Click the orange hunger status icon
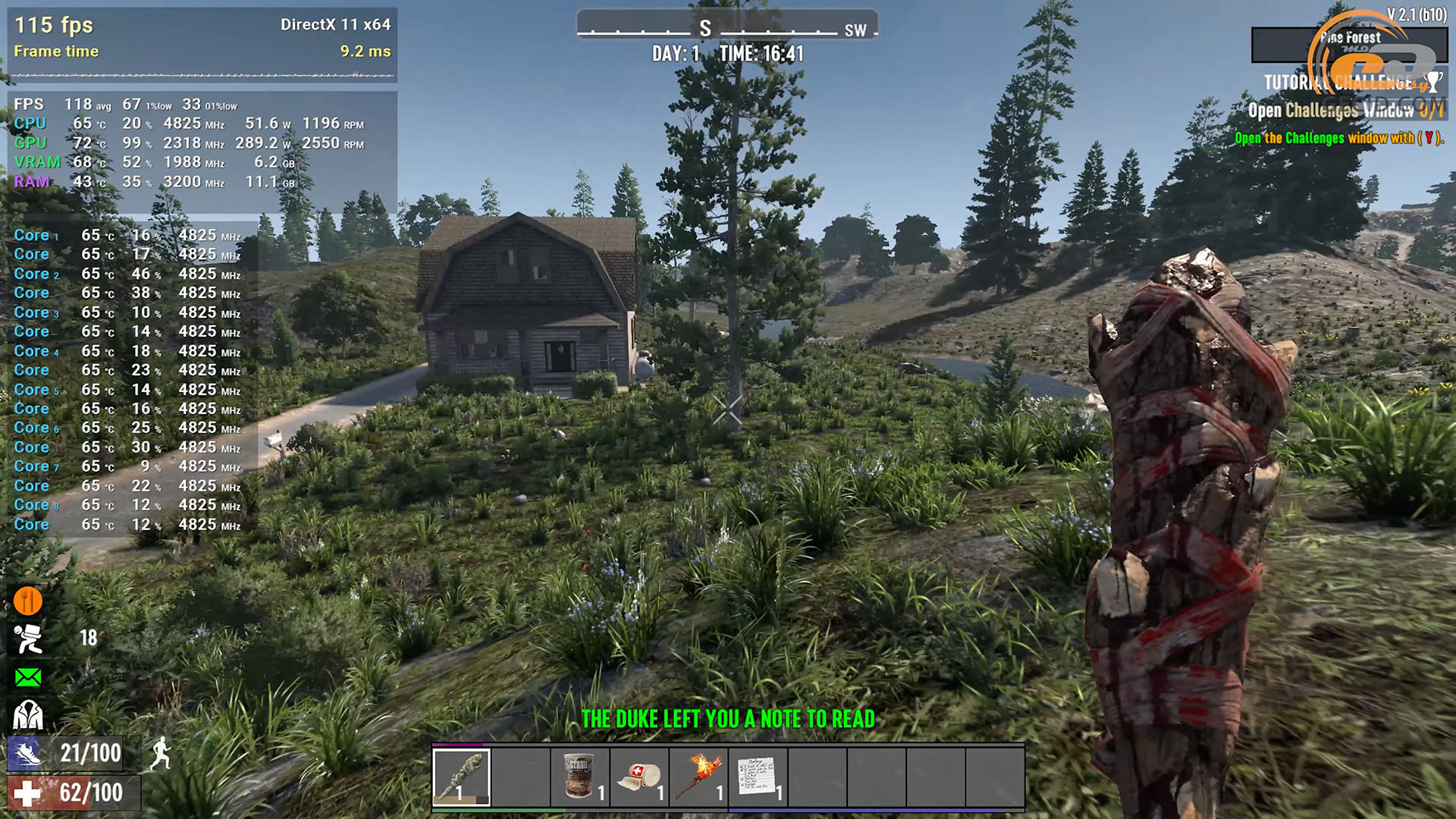 28,601
